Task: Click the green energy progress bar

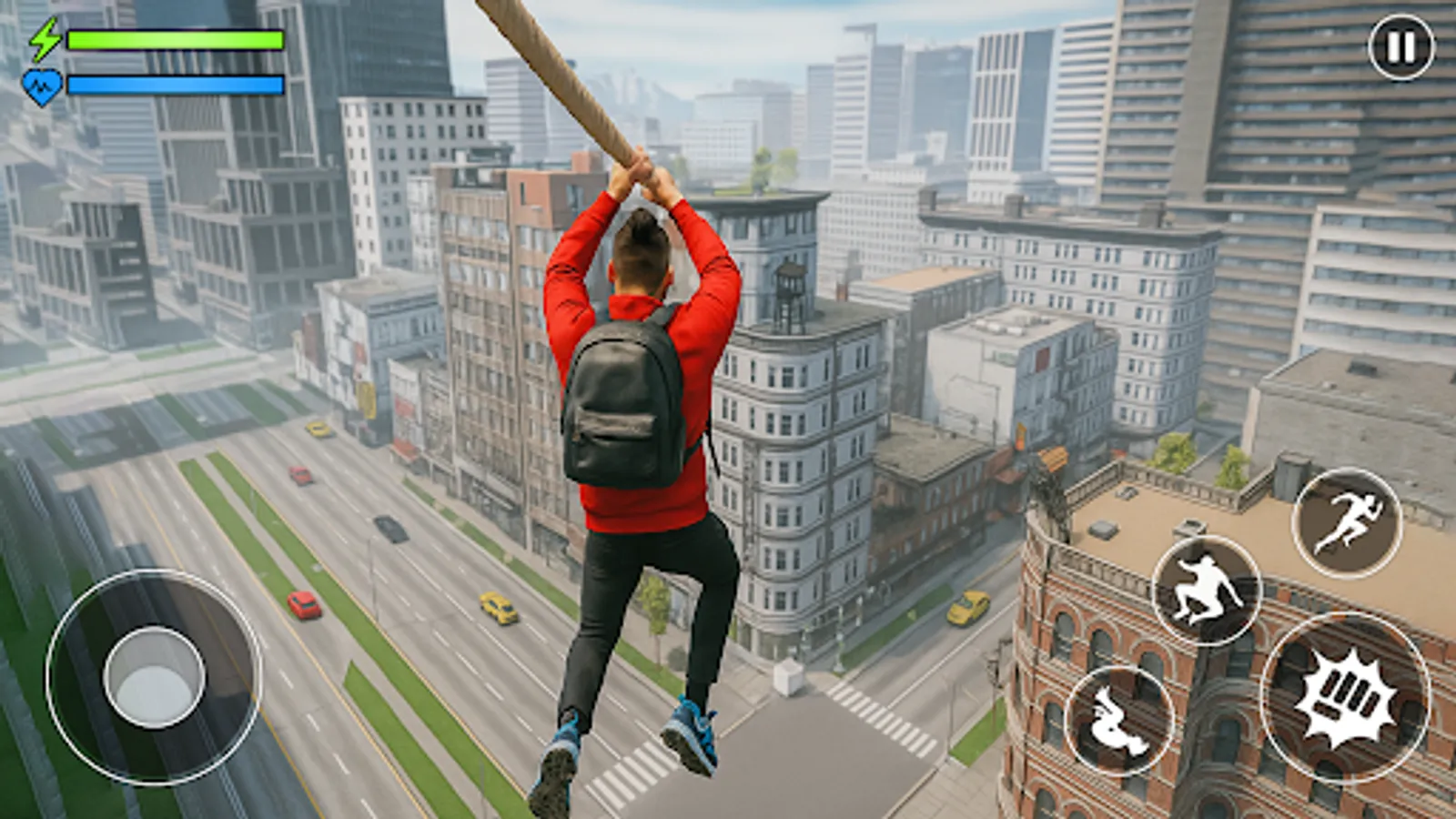Action: pos(173,40)
